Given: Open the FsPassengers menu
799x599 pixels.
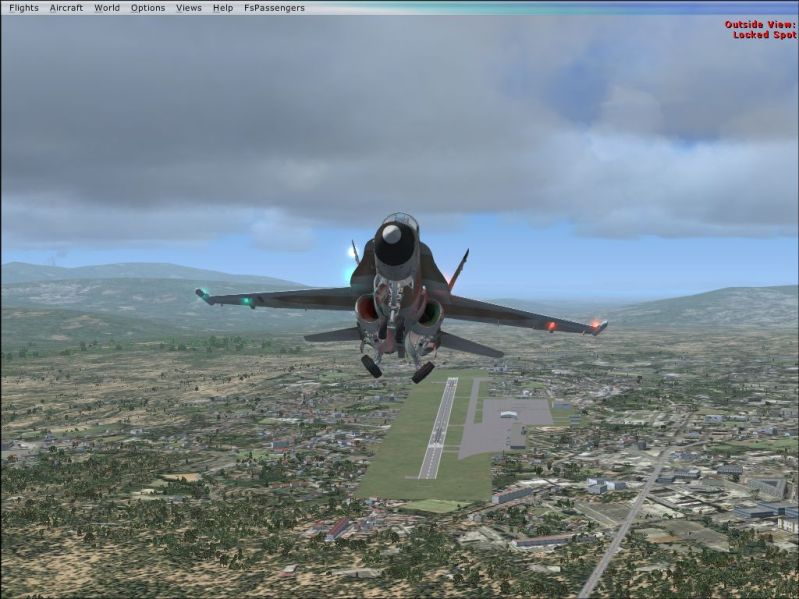Looking at the screenshot, I should click(274, 8).
